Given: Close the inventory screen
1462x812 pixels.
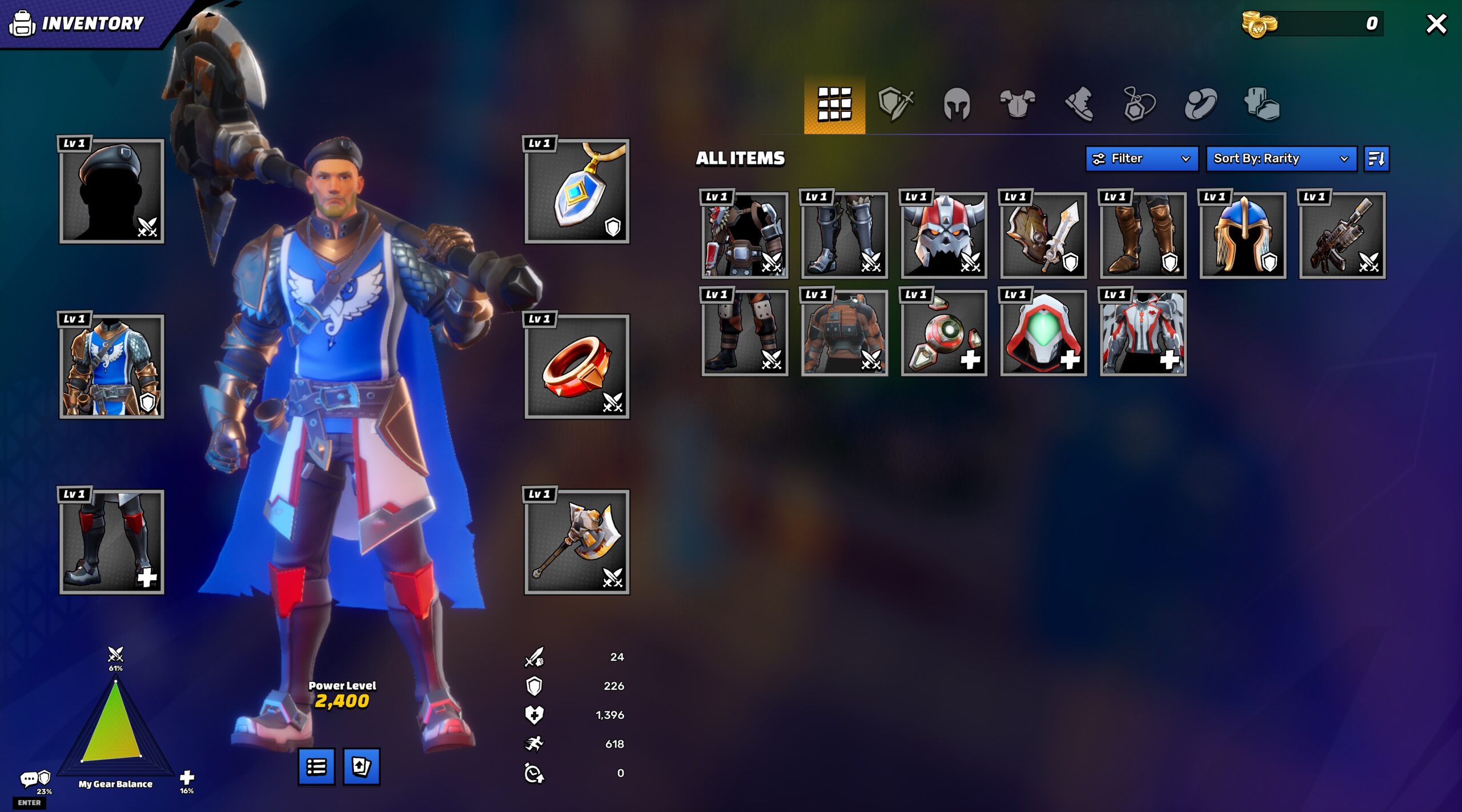Looking at the screenshot, I should [x=1435, y=24].
